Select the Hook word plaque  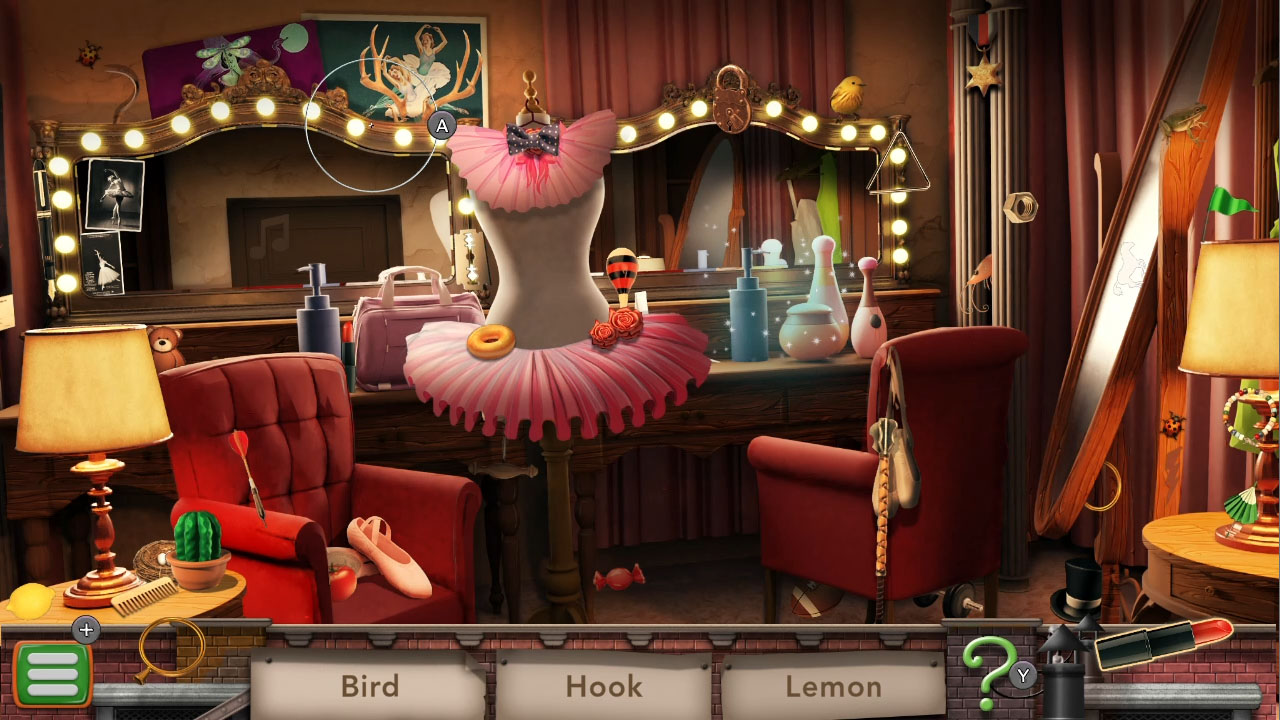[x=604, y=687]
